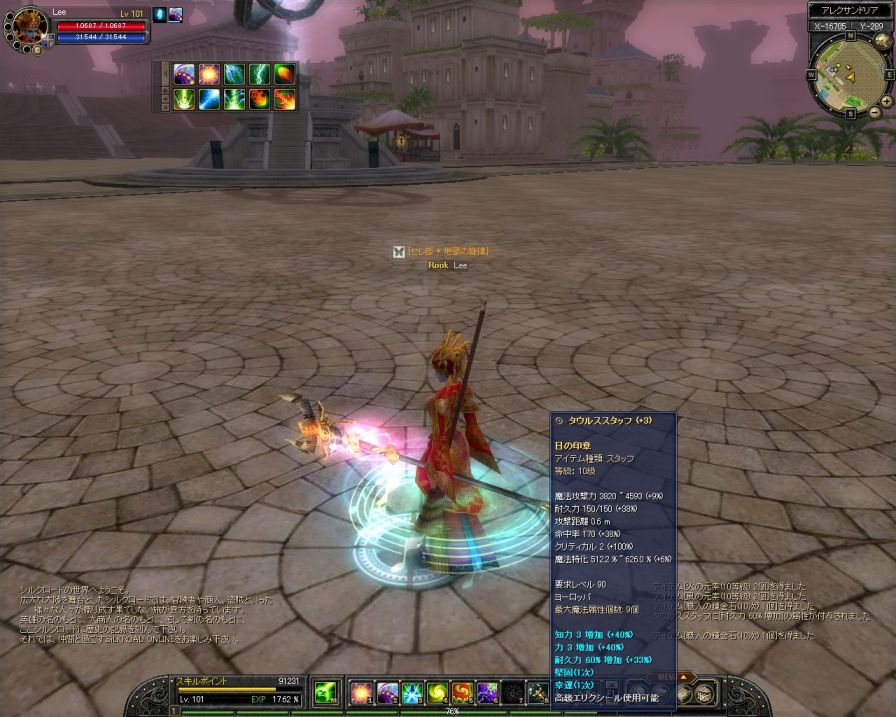Select the character portrait of Lee

tap(27, 30)
